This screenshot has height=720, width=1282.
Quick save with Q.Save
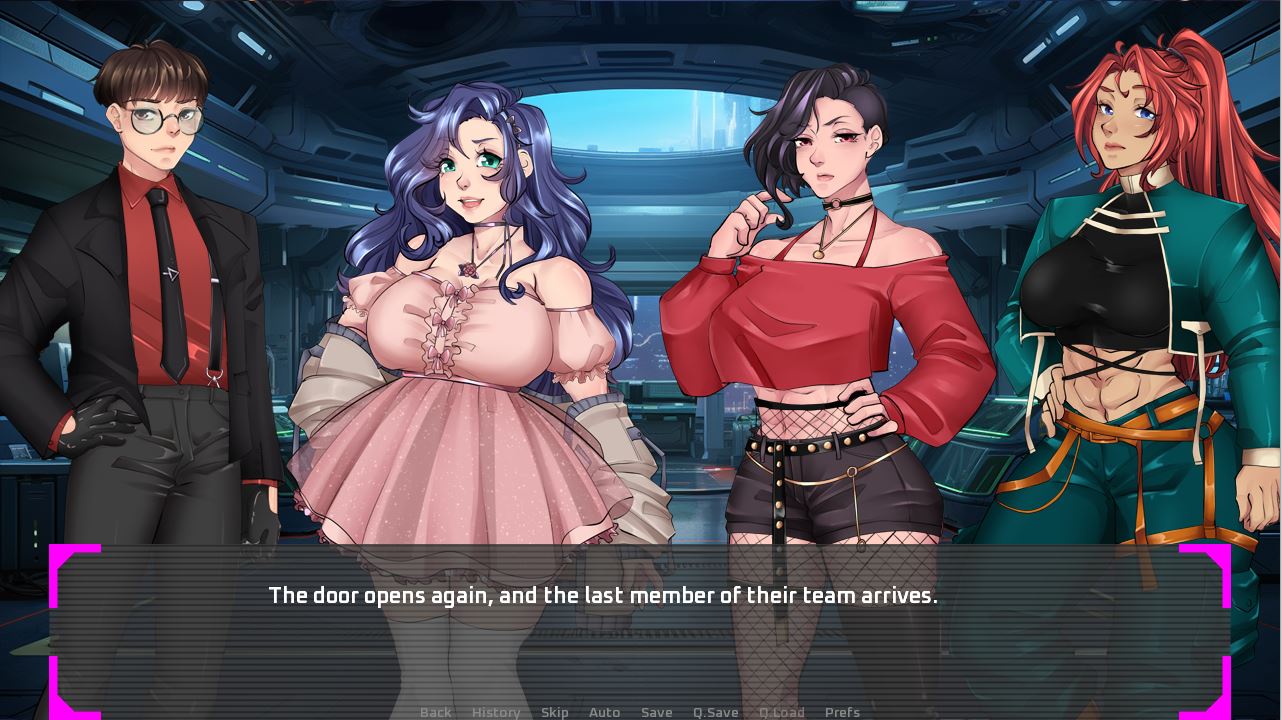(716, 712)
